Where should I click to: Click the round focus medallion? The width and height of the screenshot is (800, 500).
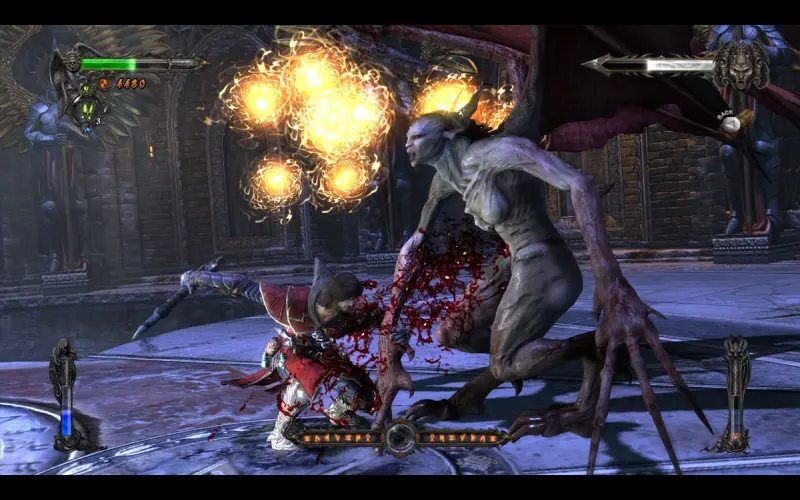[x=401, y=437]
